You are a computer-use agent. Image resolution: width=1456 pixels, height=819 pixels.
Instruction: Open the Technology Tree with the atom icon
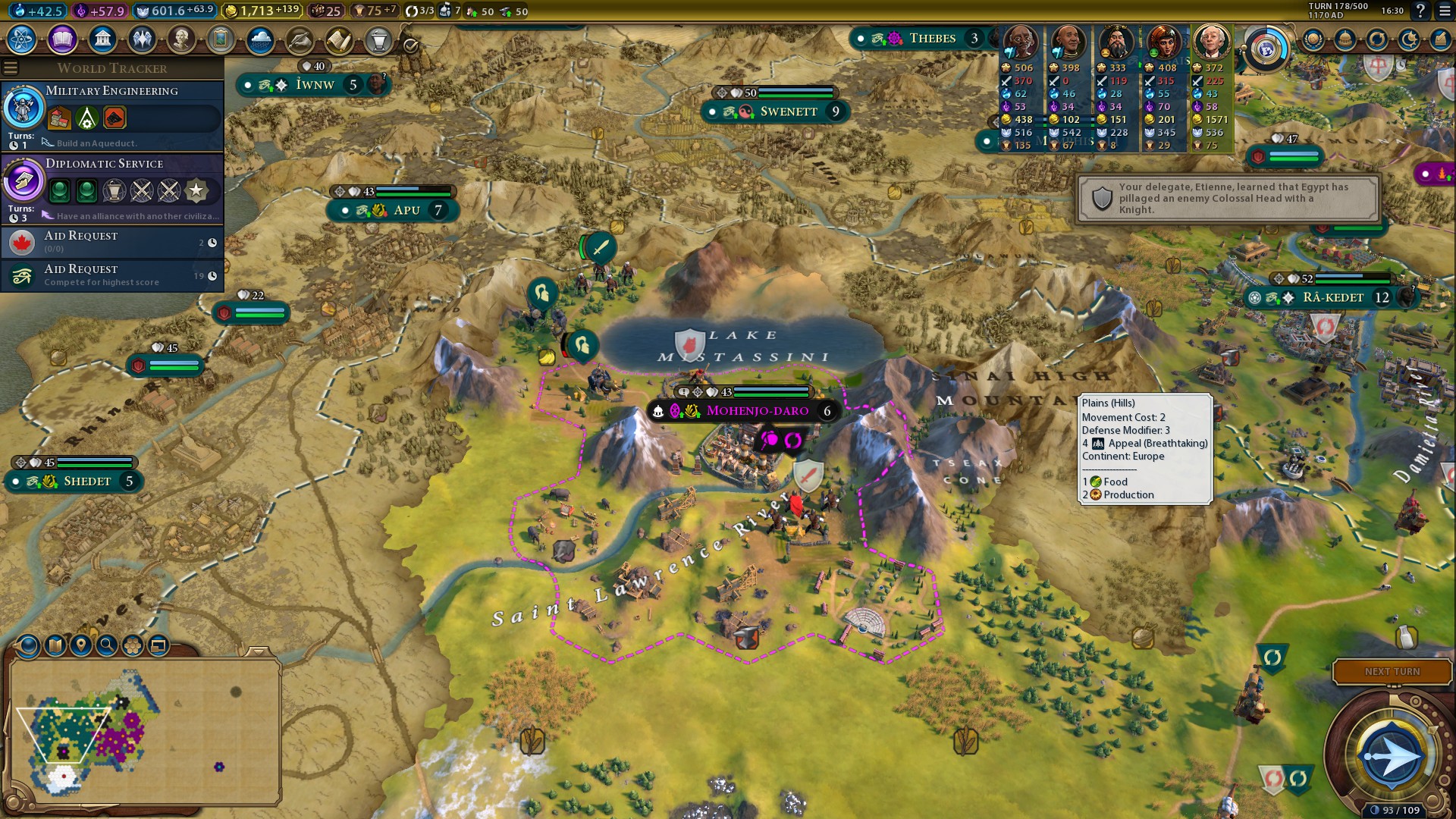tap(22, 39)
